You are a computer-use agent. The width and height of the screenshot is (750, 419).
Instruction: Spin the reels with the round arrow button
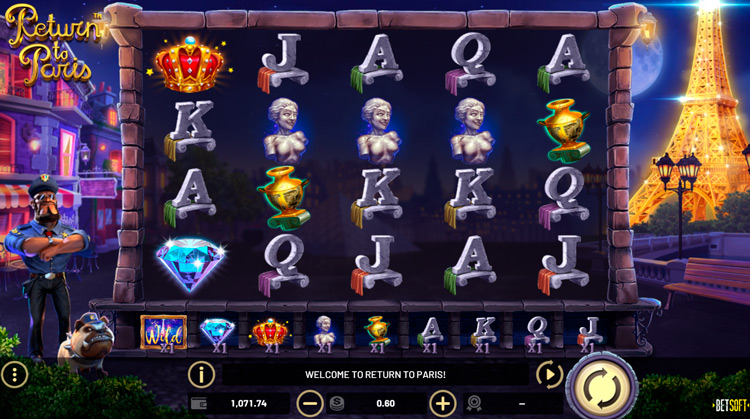(x=601, y=385)
